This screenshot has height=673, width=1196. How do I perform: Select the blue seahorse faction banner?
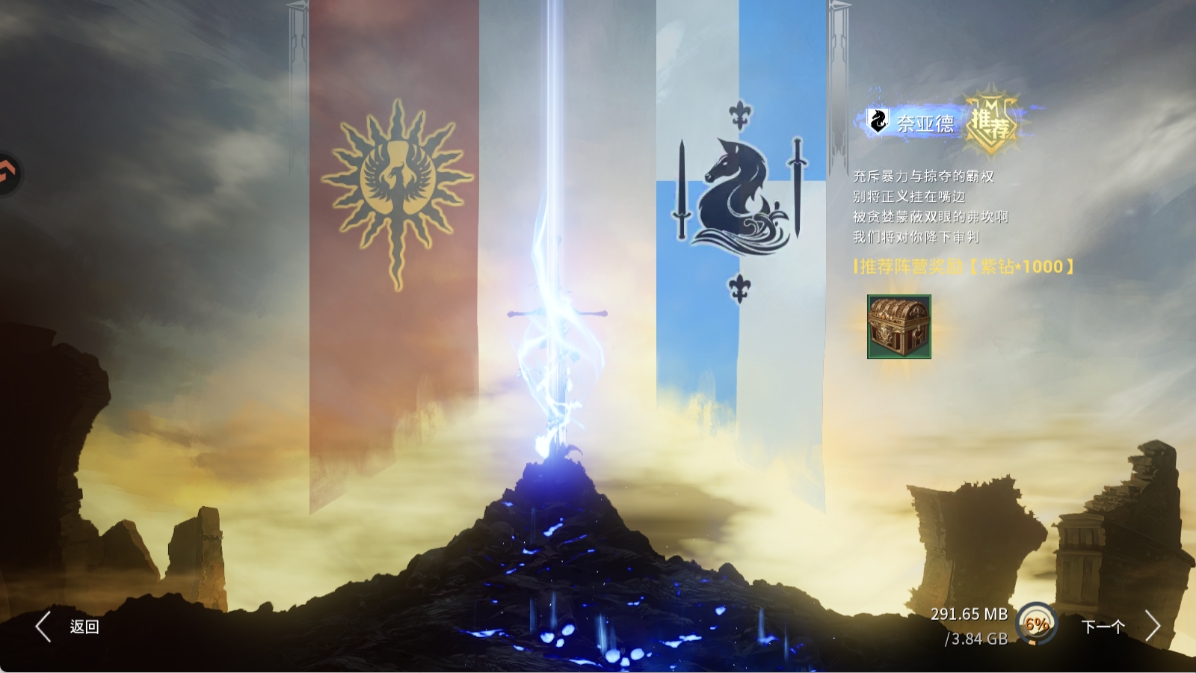click(x=740, y=200)
